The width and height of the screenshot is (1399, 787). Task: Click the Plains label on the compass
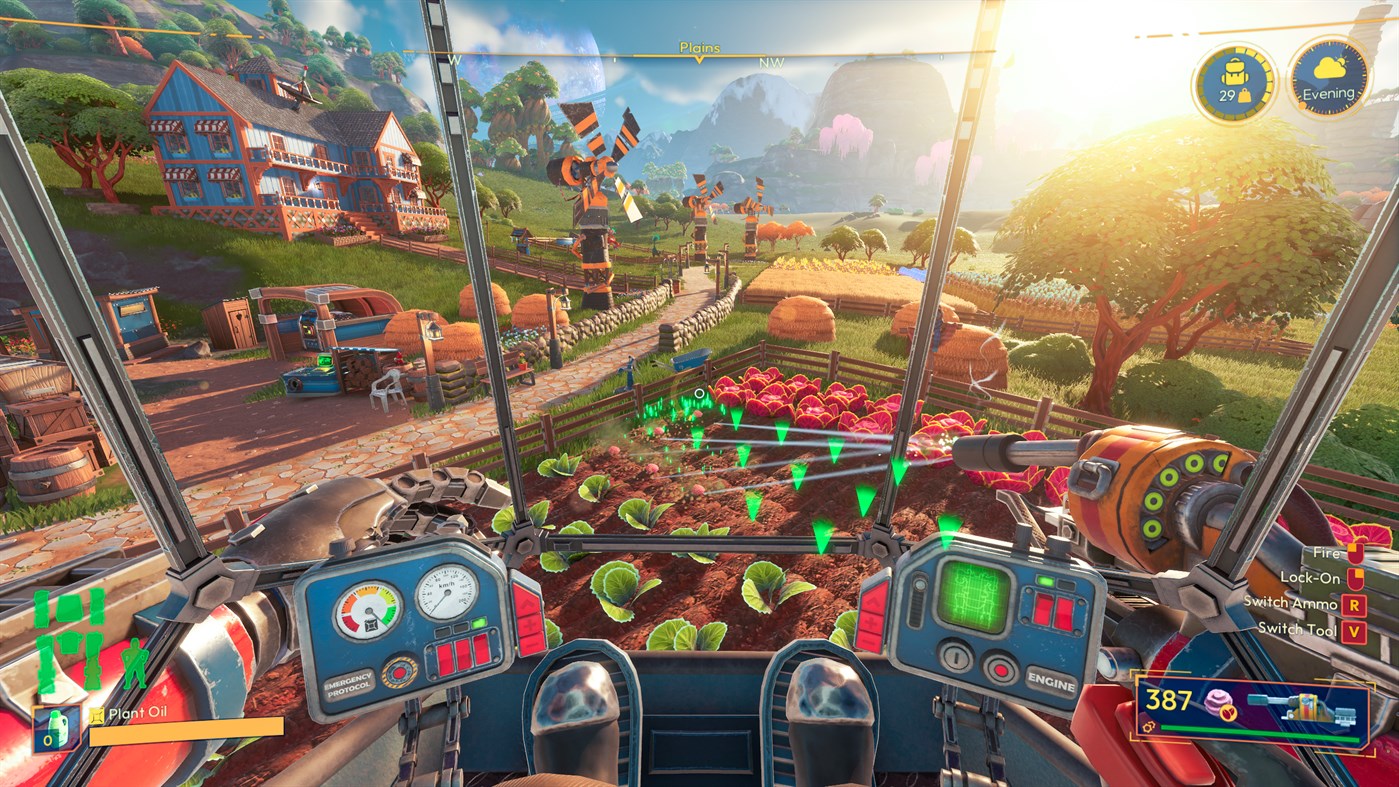703,46
